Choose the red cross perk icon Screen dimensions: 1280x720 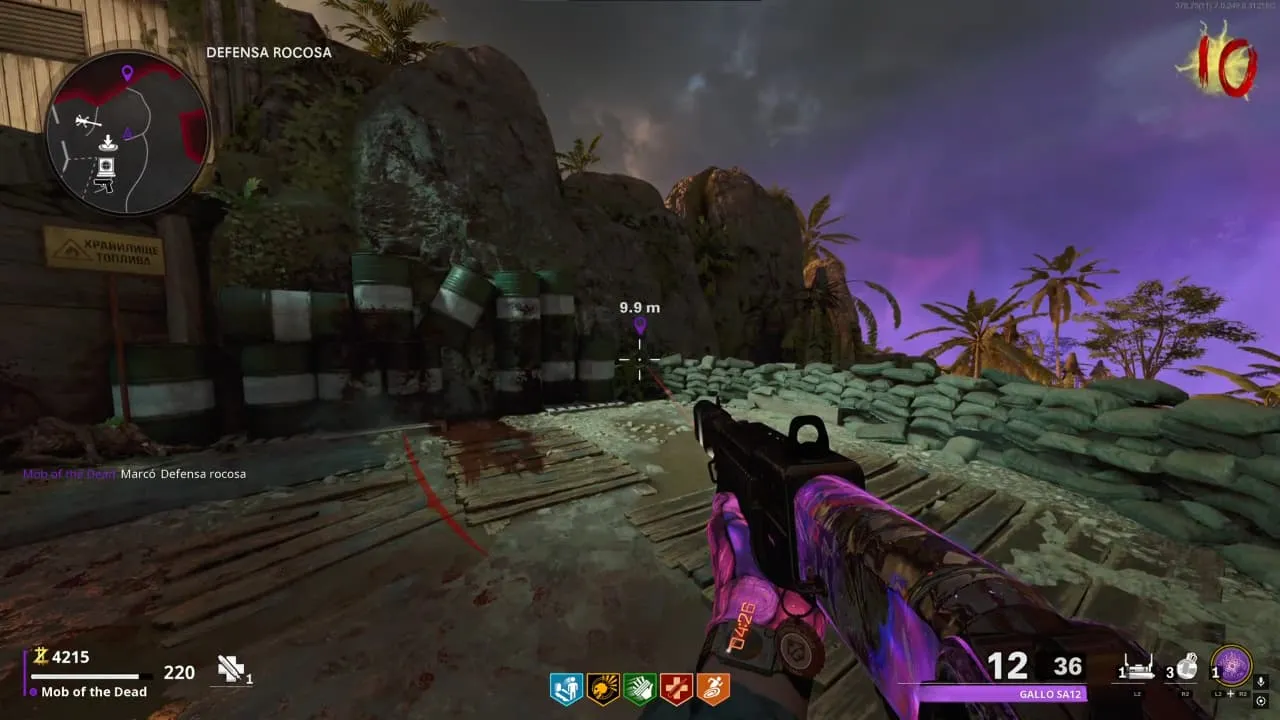pyautogui.click(x=677, y=688)
